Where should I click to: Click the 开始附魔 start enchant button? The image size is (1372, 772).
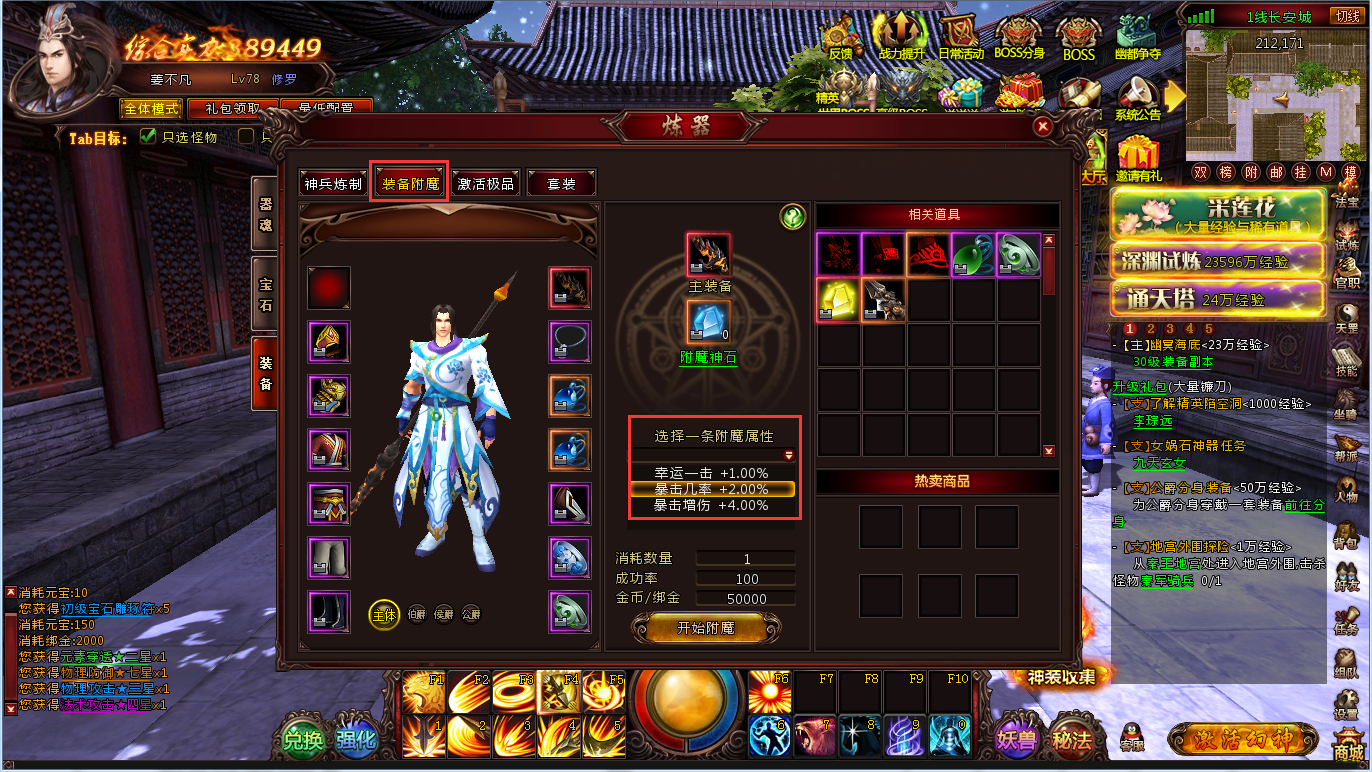click(x=706, y=628)
